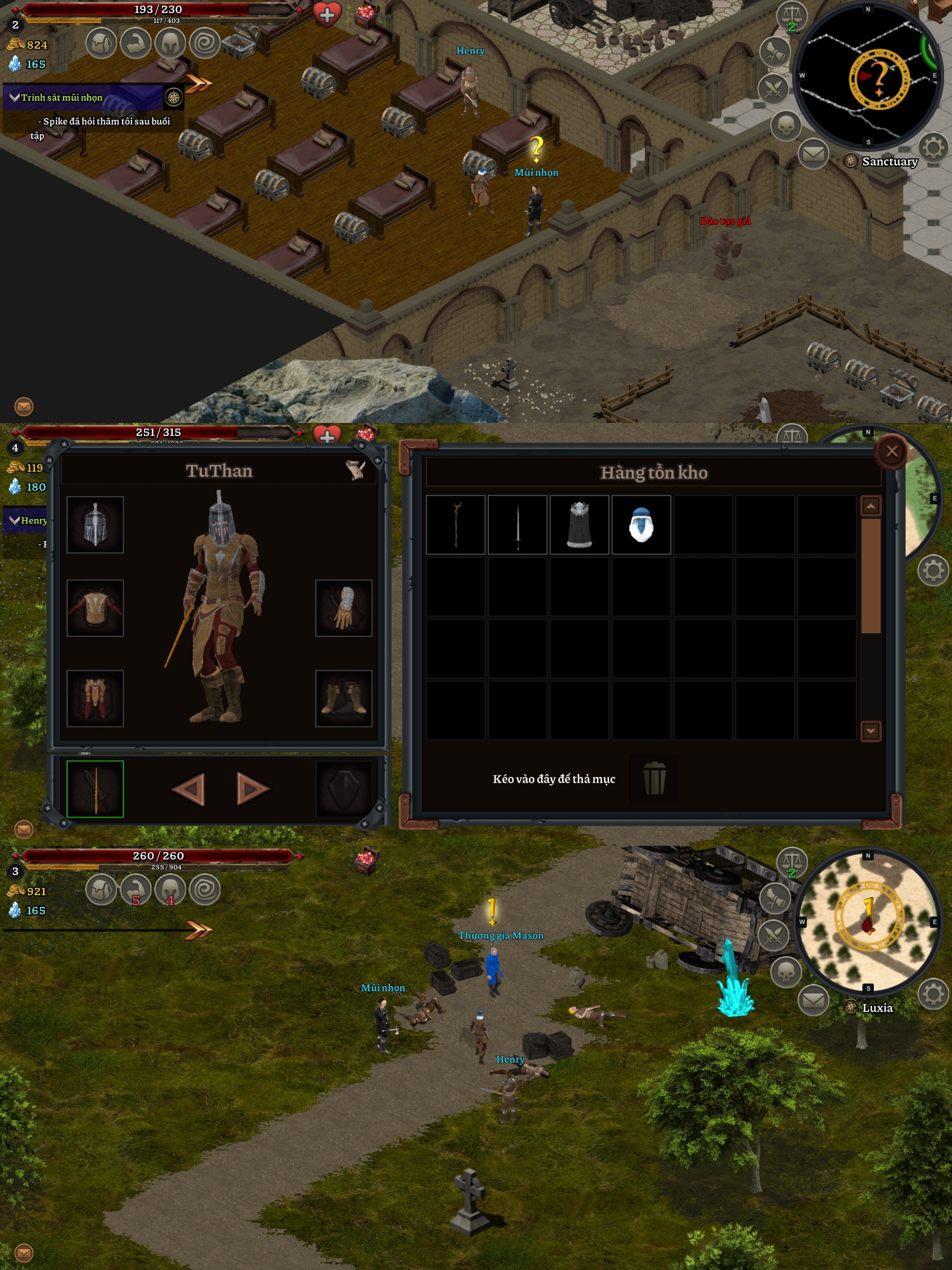Image resolution: width=952 pixels, height=1270 pixels.
Task: Collapse the Trinh sát mũi nhọn quest
Action: [x=15, y=97]
